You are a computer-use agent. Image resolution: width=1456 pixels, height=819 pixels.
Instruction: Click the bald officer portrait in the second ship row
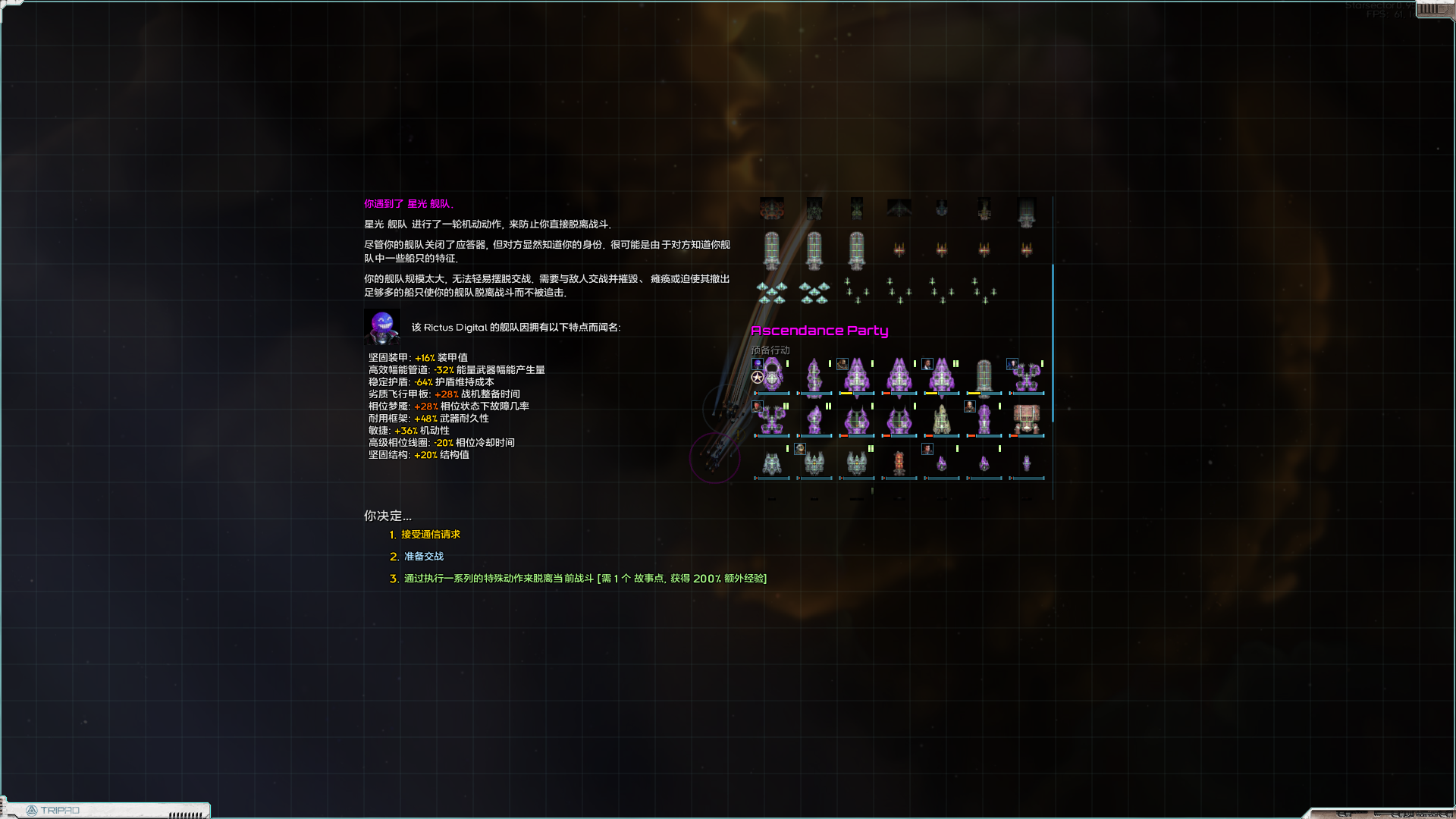pos(969,406)
